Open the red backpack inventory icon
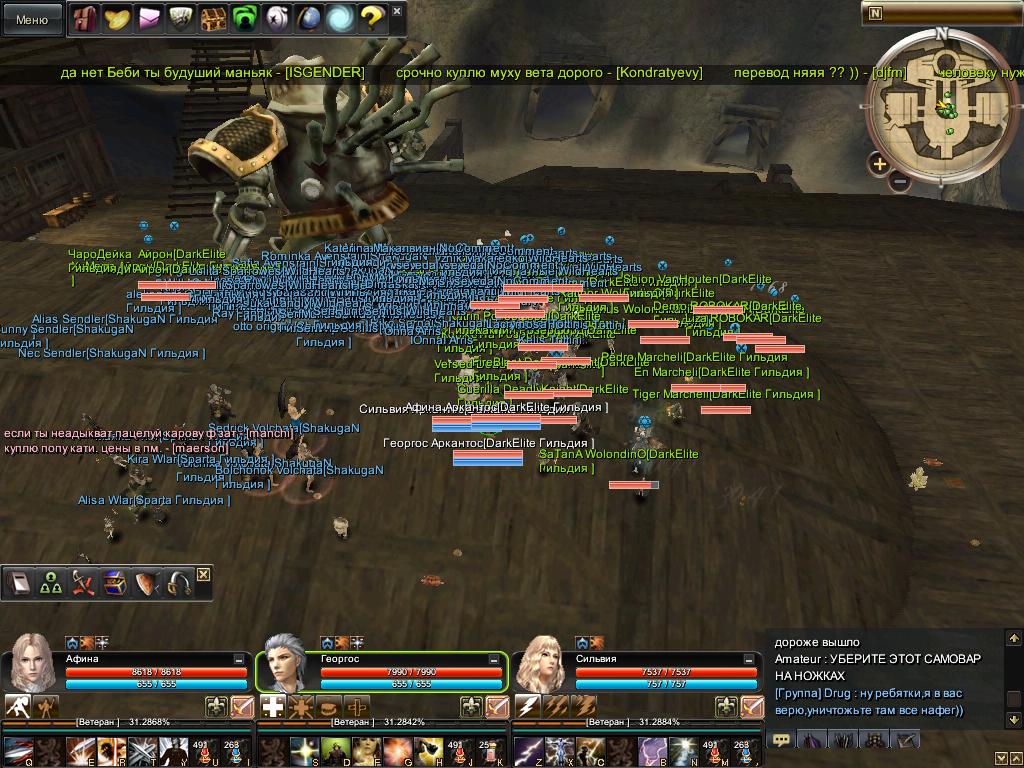The width and height of the screenshot is (1024, 768). pos(86,18)
